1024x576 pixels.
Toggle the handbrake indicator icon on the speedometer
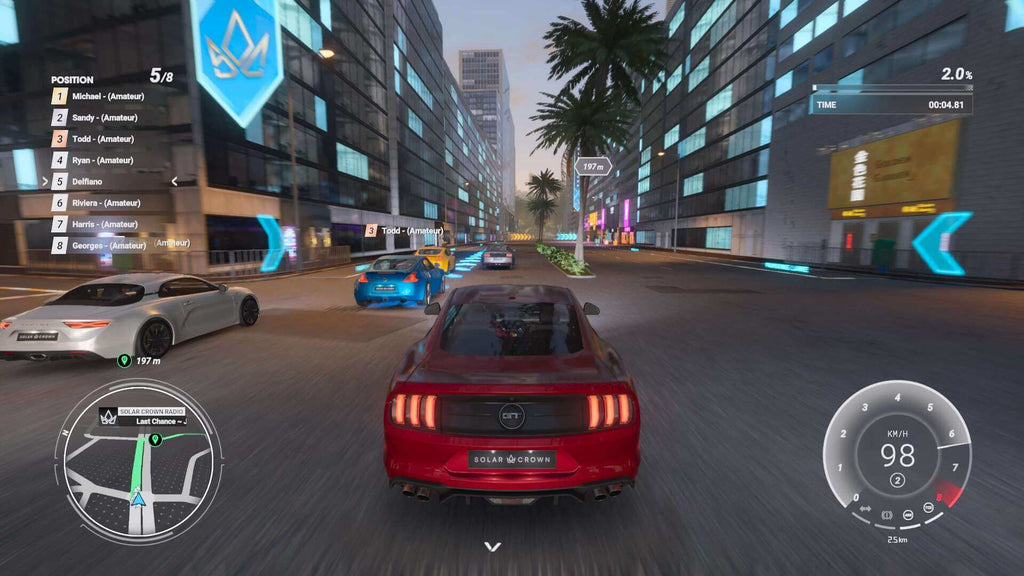point(886,514)
